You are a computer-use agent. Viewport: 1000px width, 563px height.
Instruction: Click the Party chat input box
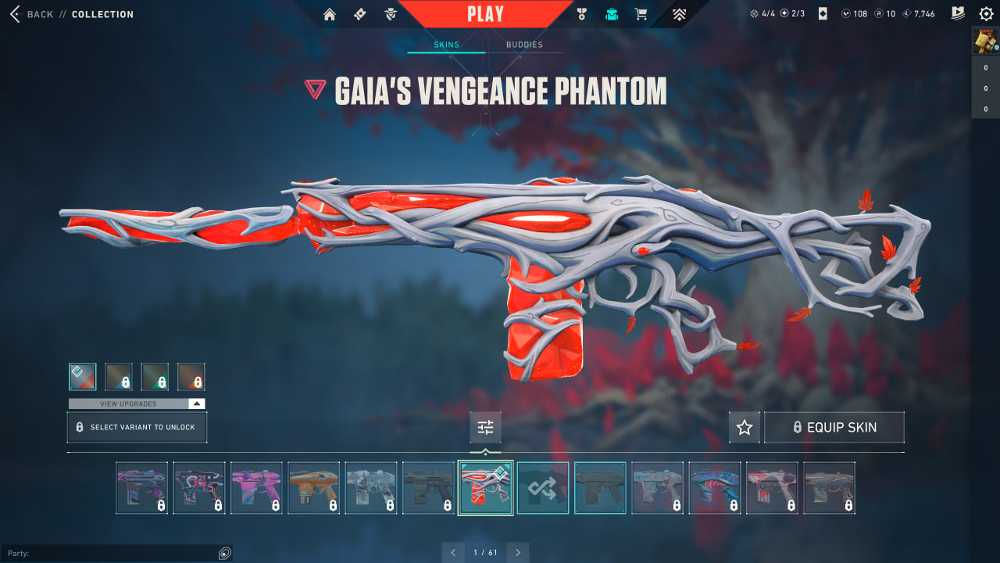(x=110, y=553)
